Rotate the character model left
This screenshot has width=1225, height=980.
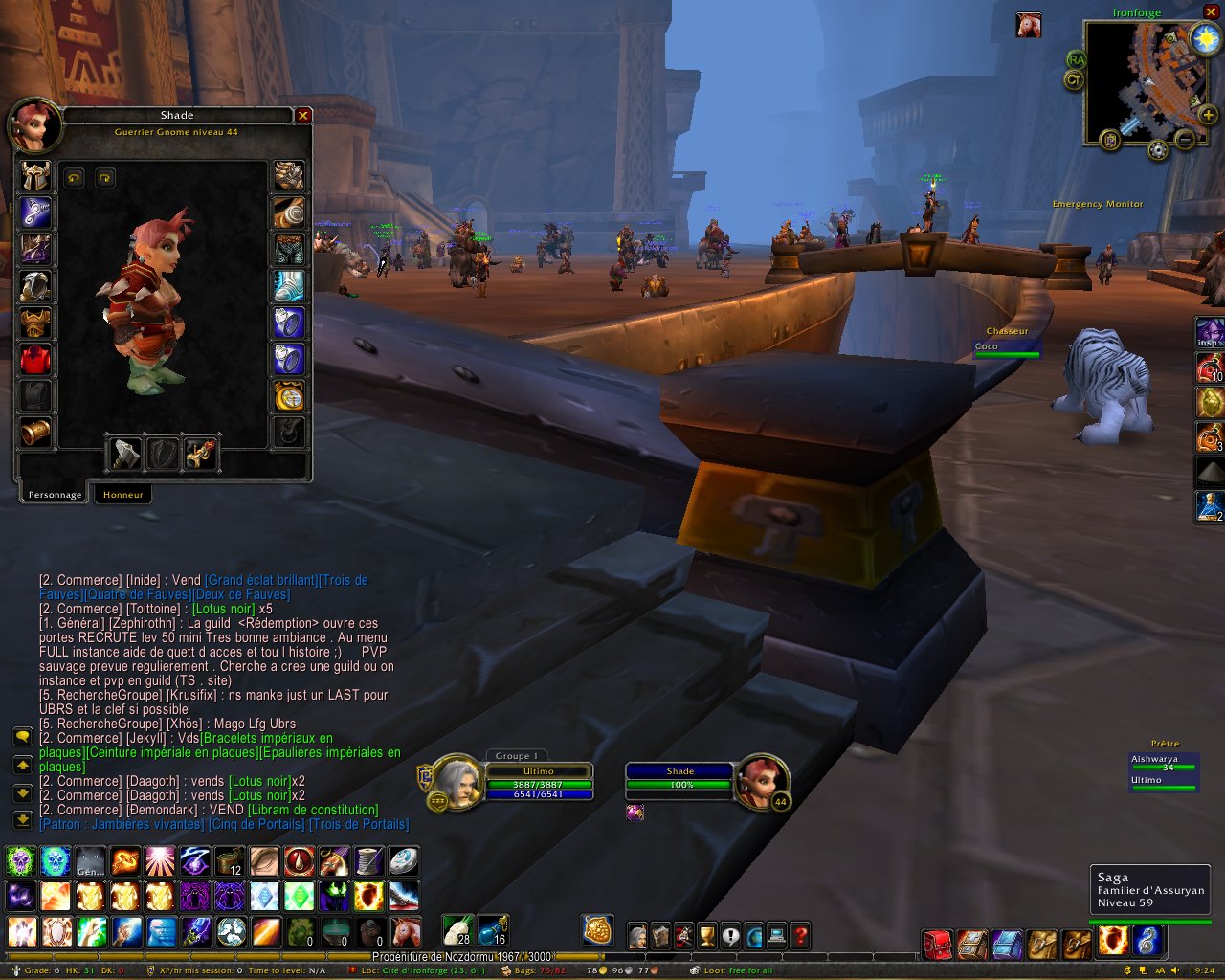(74, 178)
